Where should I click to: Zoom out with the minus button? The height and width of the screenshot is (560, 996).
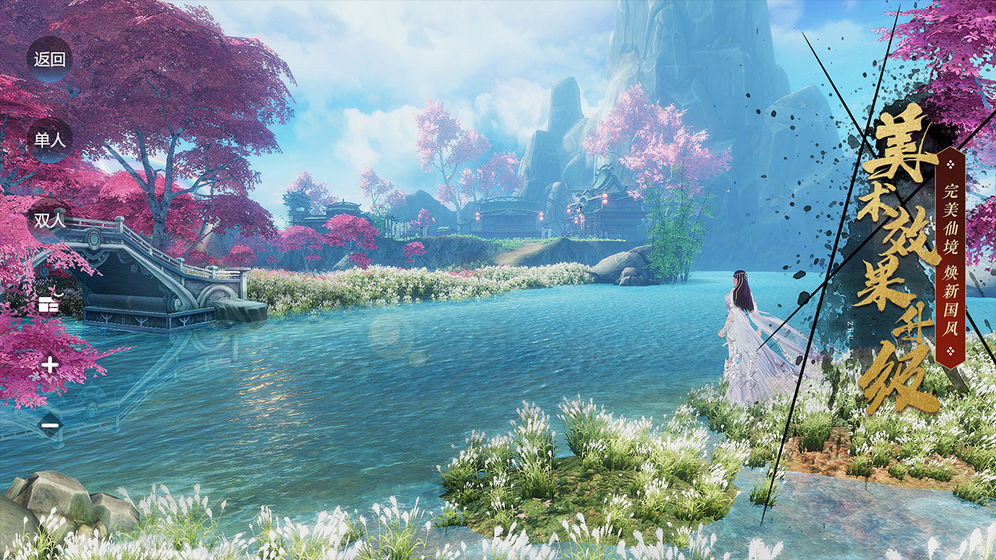tap(50, 424)
